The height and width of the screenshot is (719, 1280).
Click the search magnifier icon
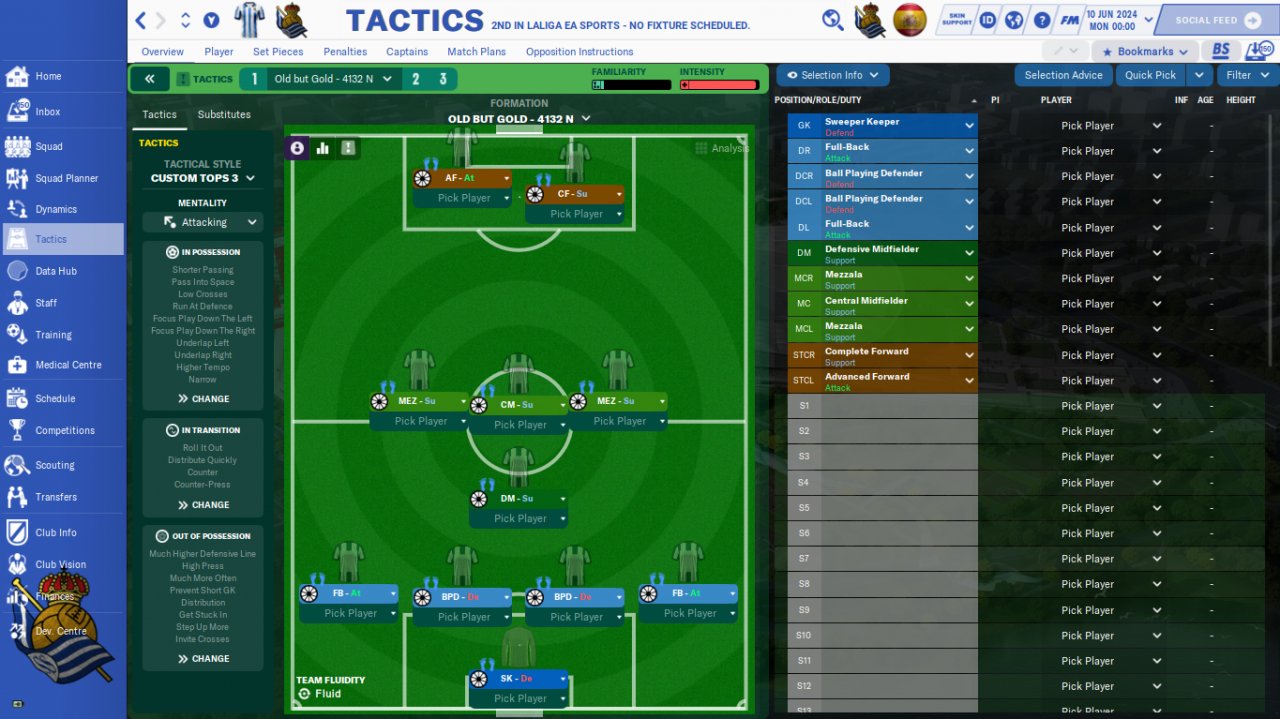[x=832, y=20]
